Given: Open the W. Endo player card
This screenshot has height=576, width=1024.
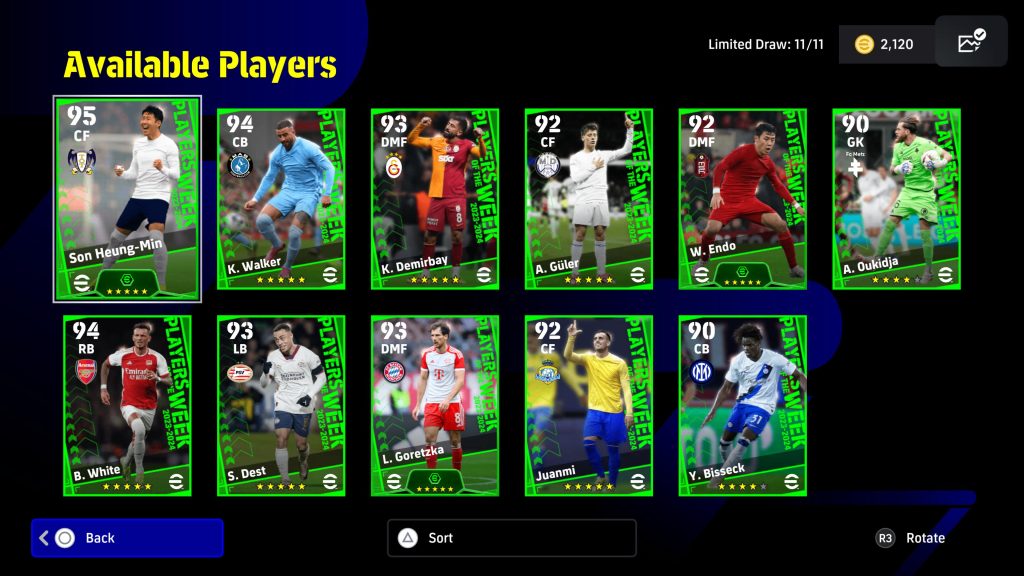Looking at the screenshot, I should tap(743, 198).
